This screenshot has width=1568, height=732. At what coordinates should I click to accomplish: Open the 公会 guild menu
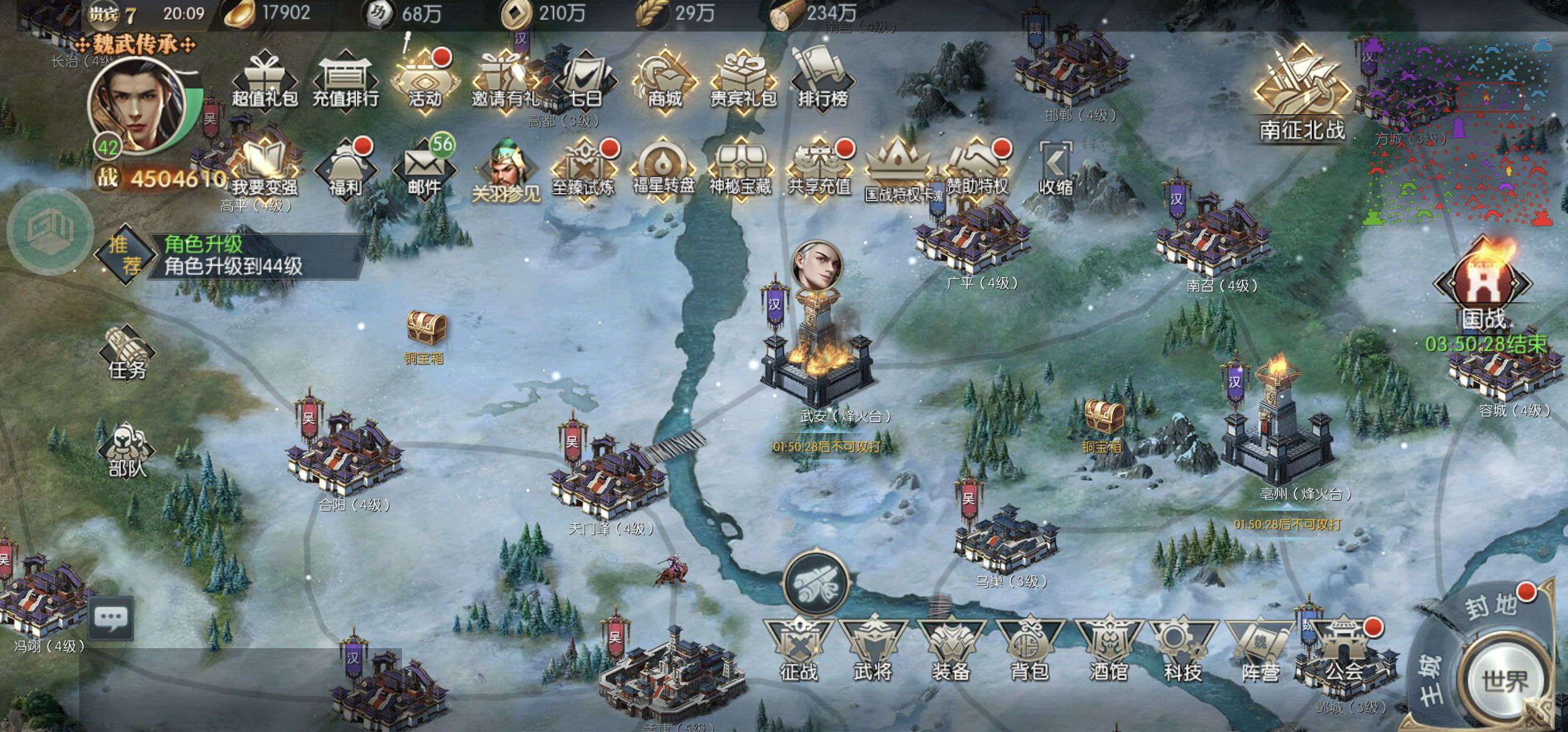pos(1344,649)
